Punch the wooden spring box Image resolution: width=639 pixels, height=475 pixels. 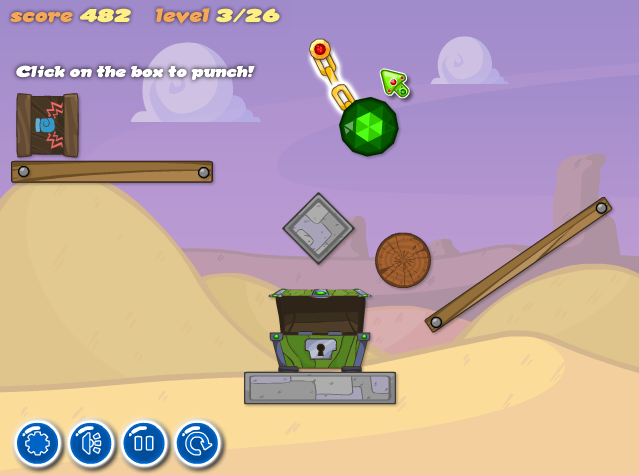[47, 125]
